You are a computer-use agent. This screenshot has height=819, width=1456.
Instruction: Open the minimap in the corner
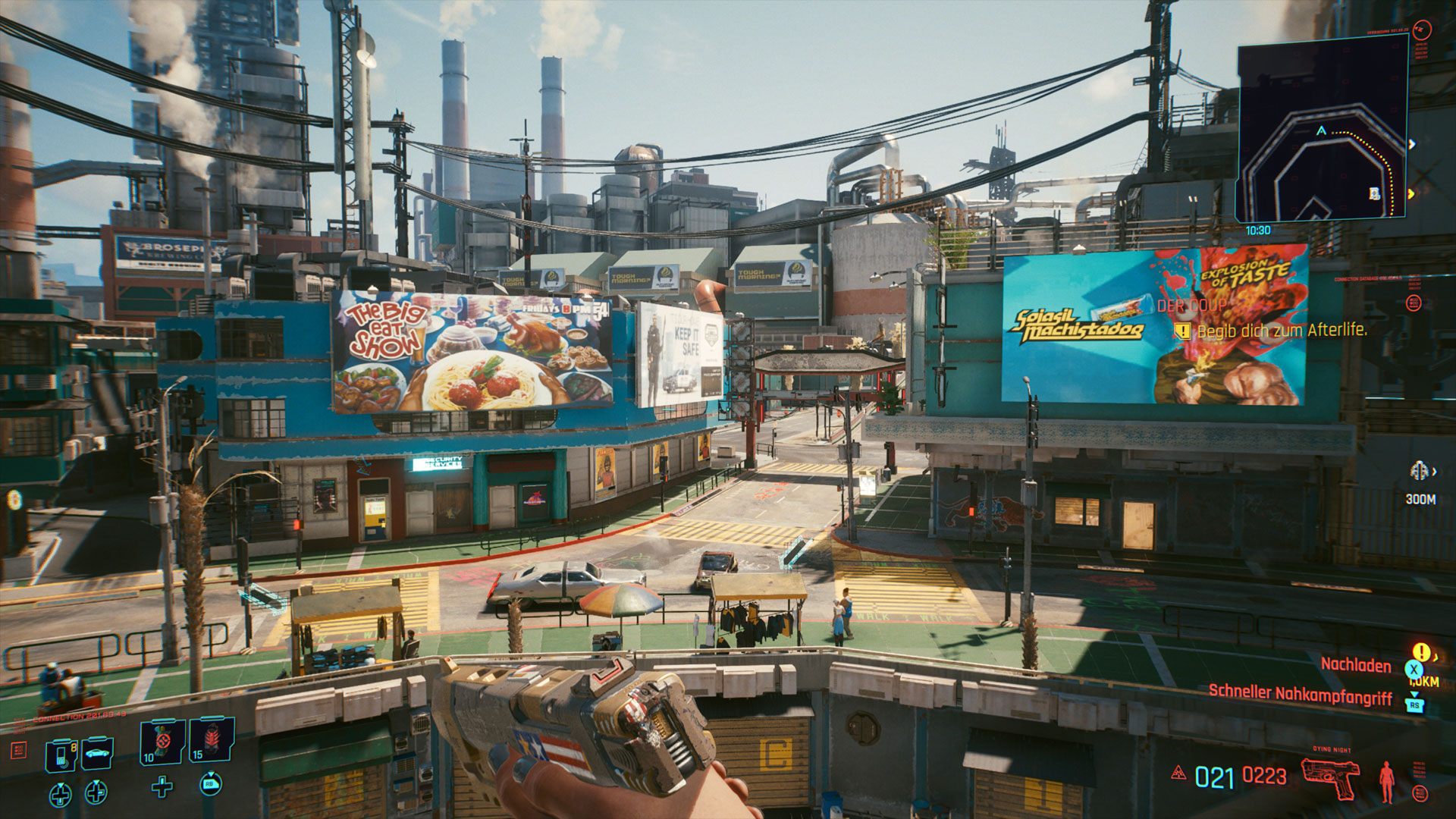1322,129
